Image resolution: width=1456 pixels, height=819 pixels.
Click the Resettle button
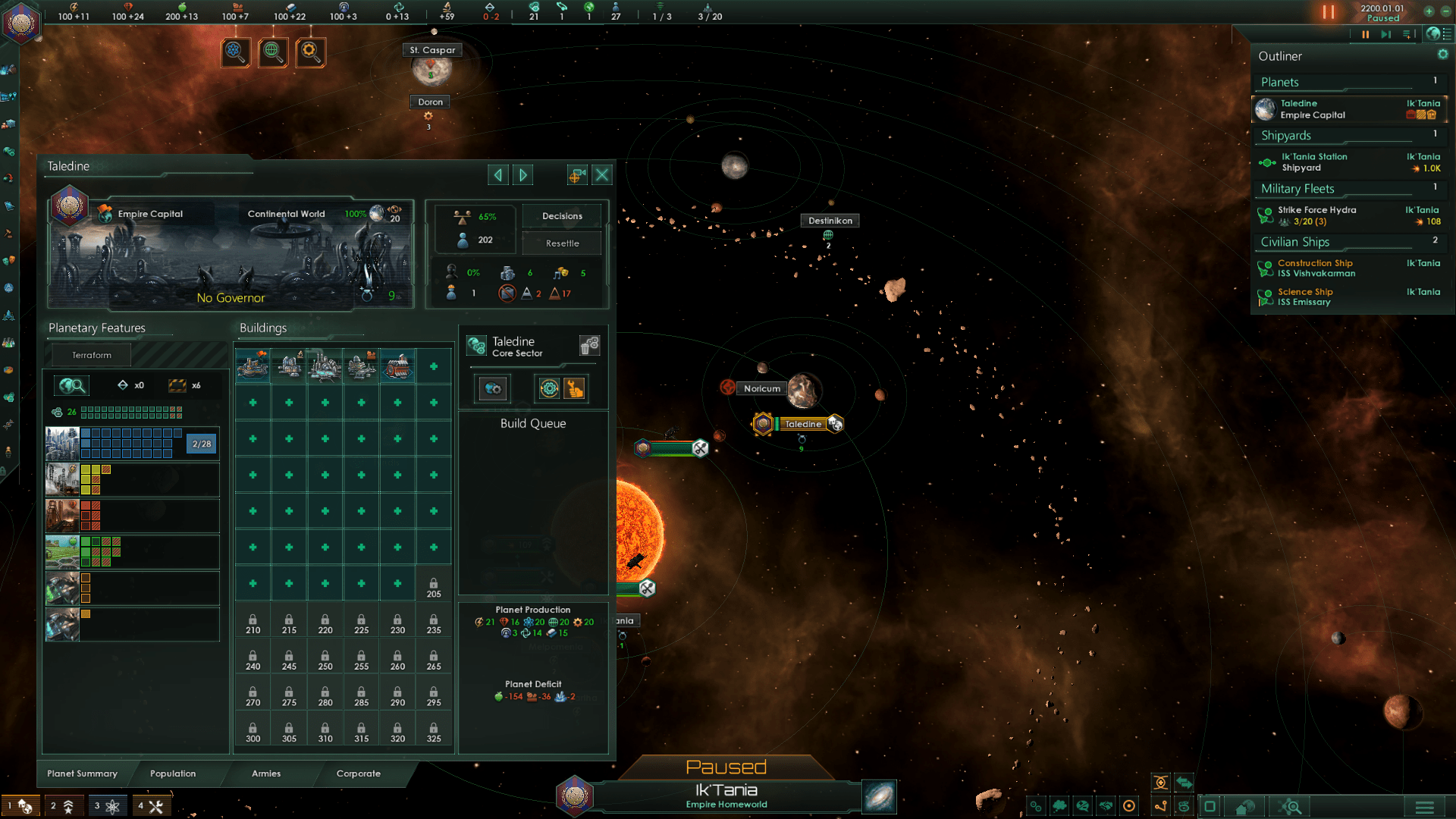(562, 243)
